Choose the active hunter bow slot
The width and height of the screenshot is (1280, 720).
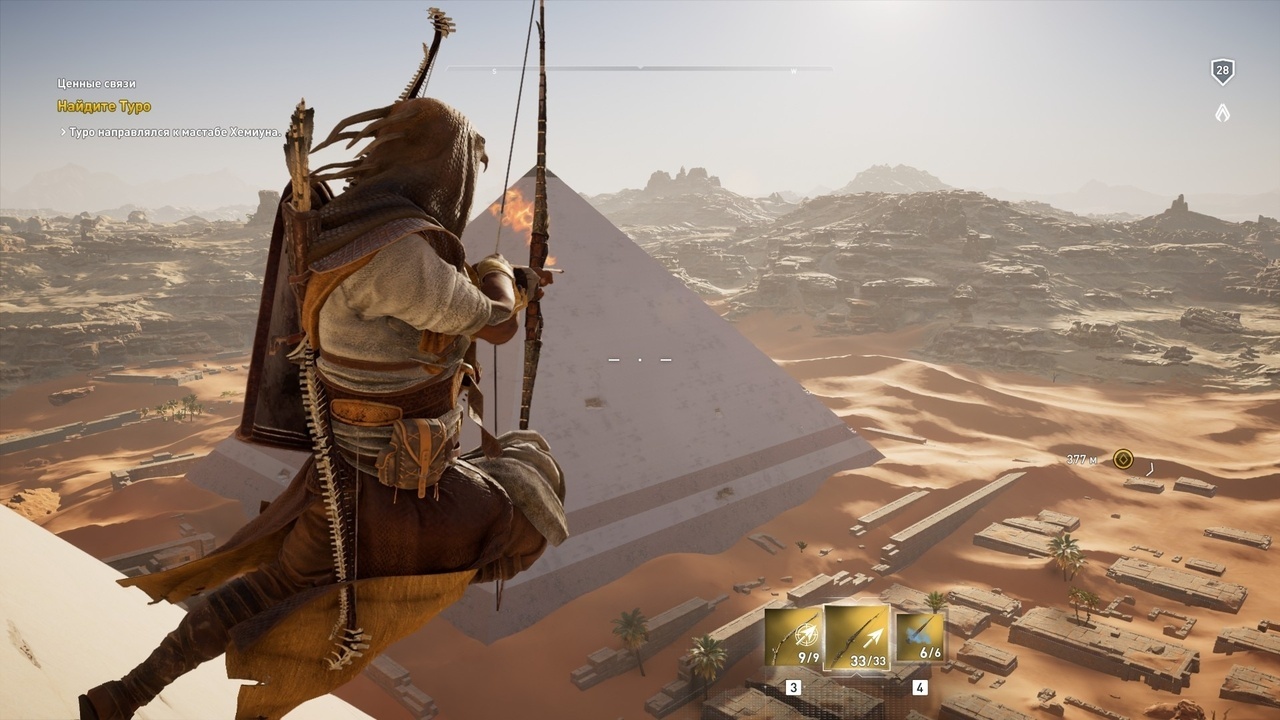(856, 636)
